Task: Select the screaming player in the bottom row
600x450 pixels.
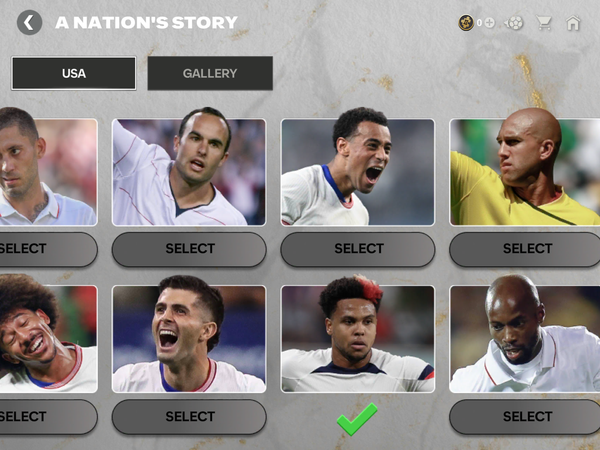Action: (x=190, y=416)
